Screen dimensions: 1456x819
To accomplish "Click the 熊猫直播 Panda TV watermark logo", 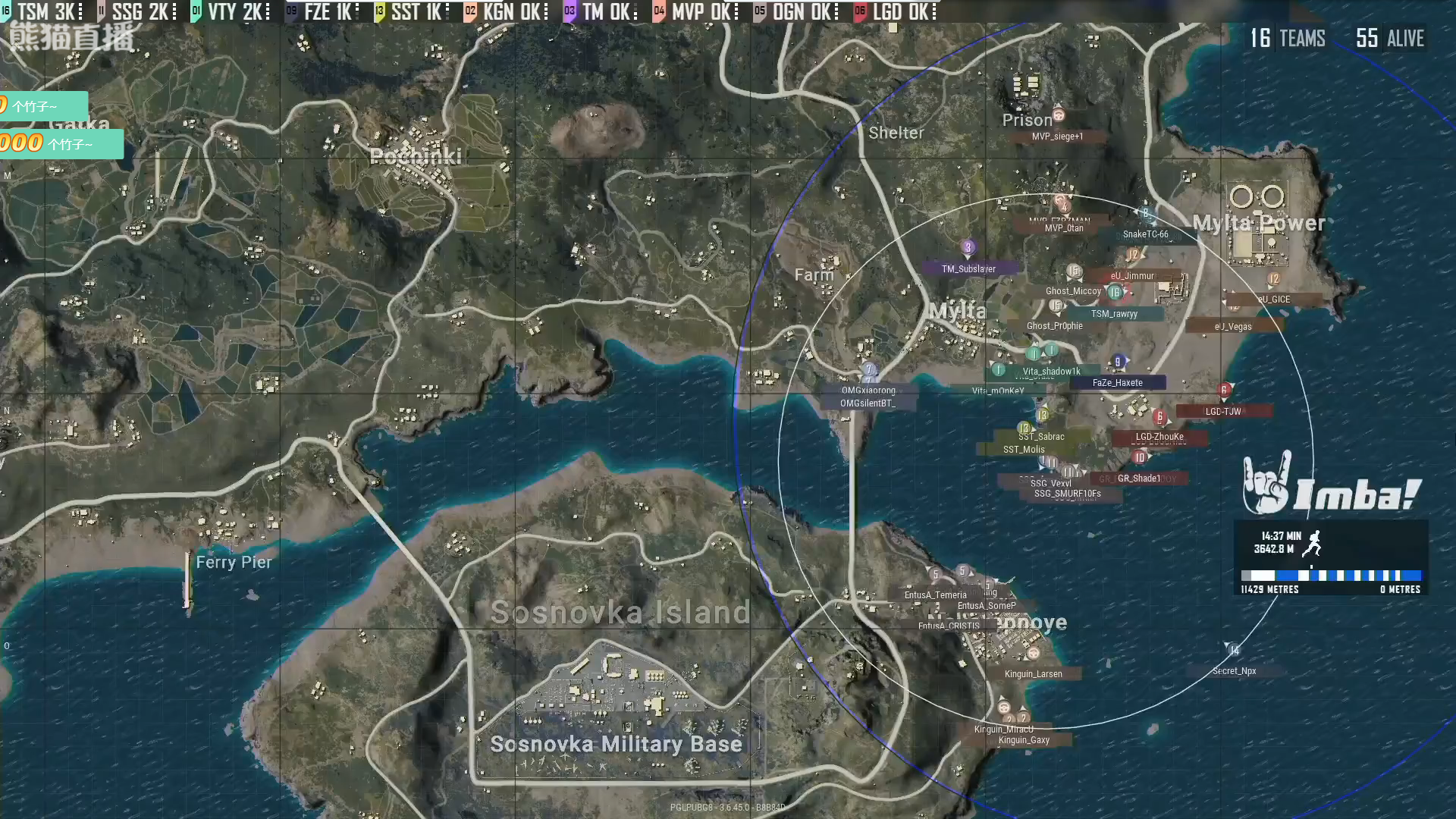I will pyautogui.click(x=72, y=34).
